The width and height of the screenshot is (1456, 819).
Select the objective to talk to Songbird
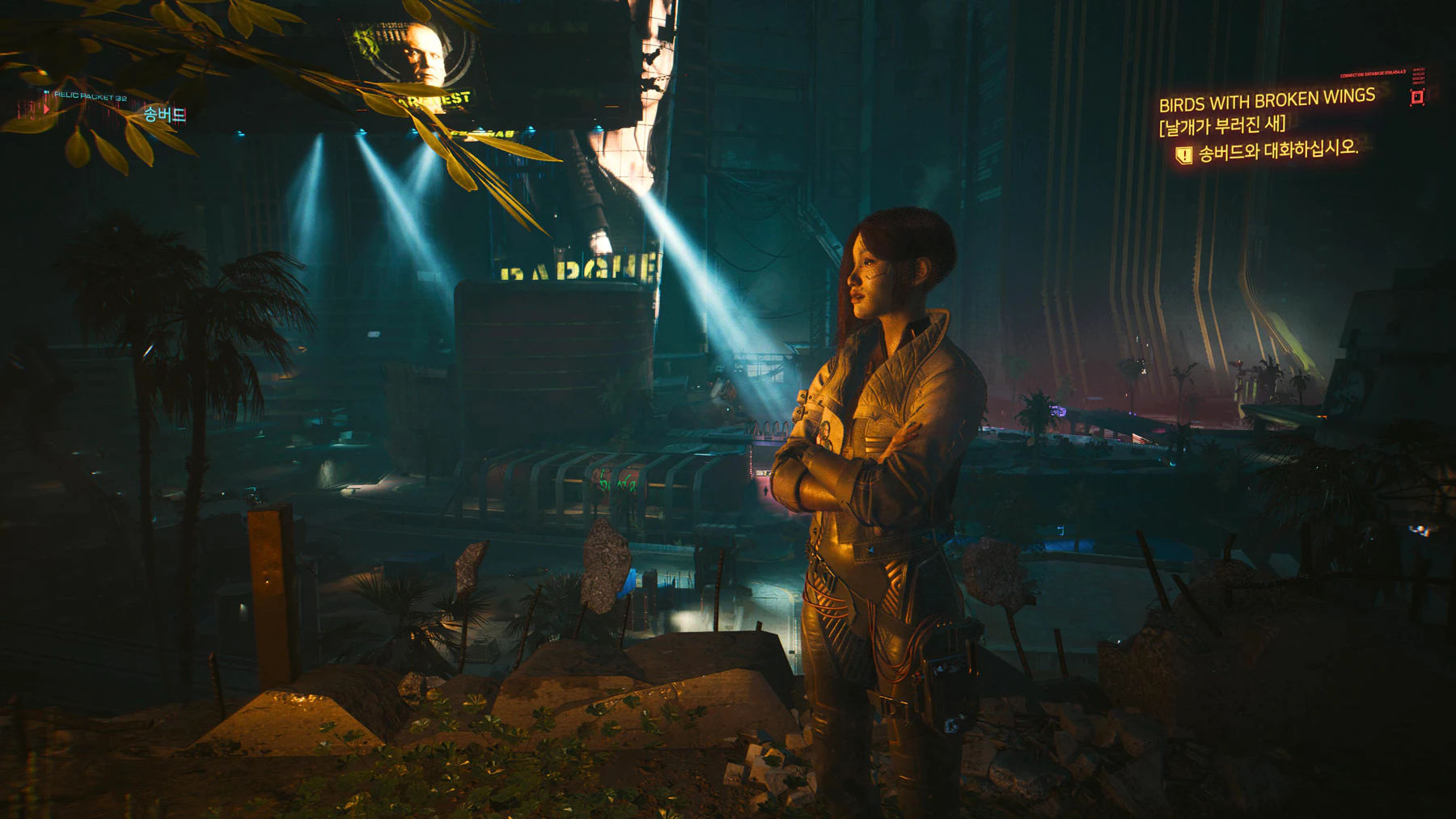[x=1277, y=150]
